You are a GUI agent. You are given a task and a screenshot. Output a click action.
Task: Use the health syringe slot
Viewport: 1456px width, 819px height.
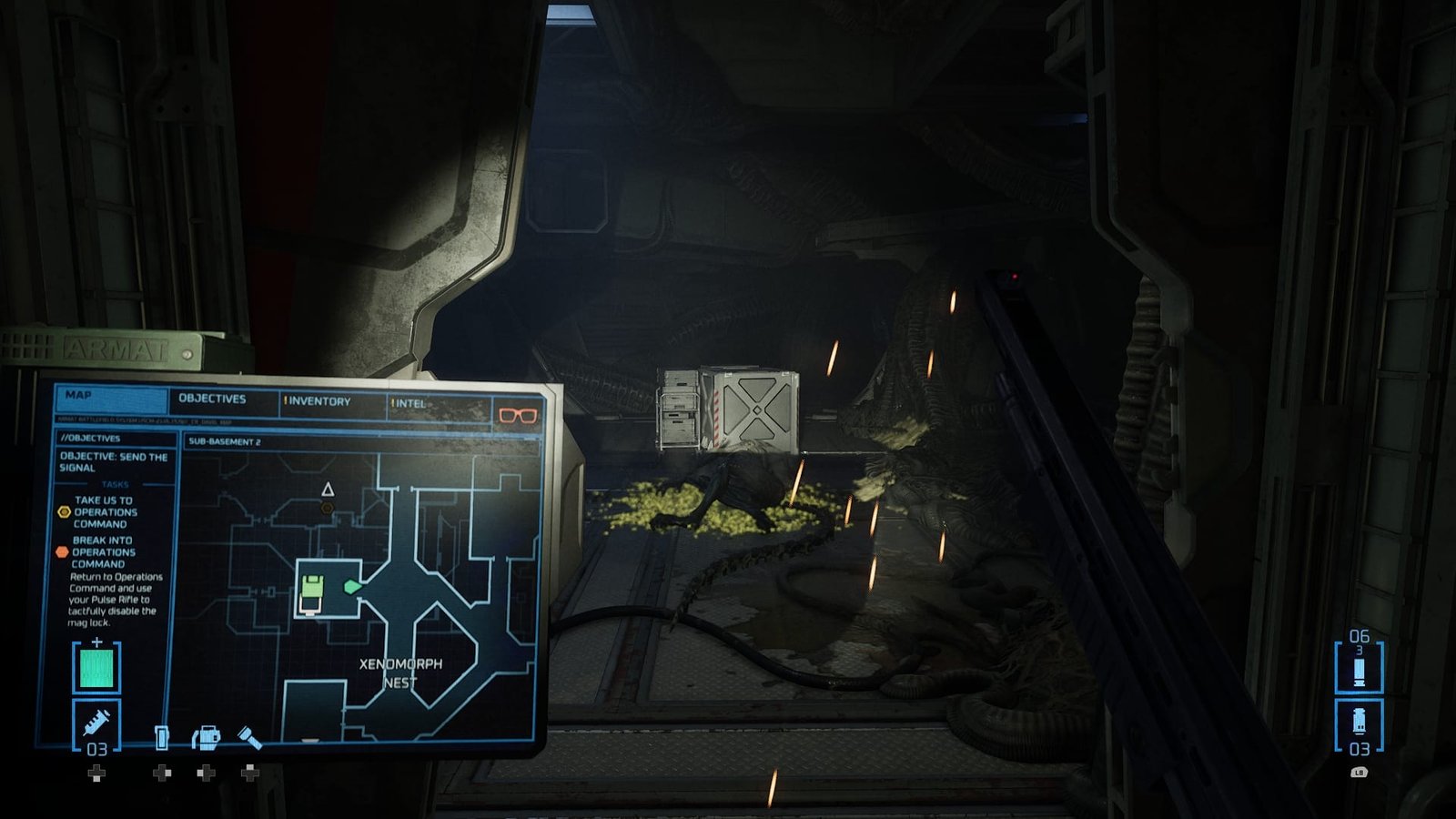pyautogui.click(x=96, y=723)
